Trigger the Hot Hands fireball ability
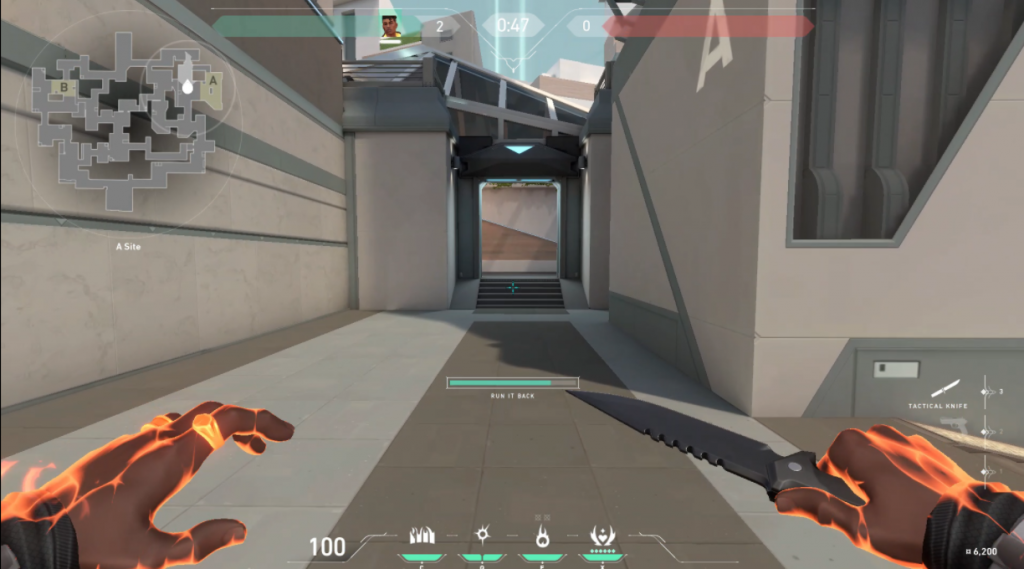 (x=542, y=536)
